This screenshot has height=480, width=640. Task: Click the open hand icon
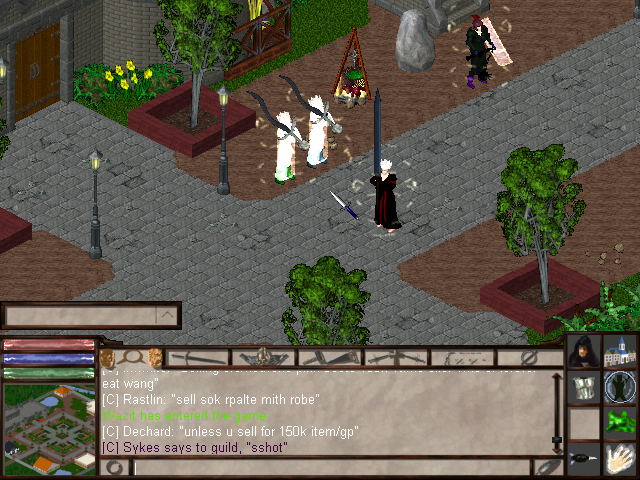click(x=621, y=460)
